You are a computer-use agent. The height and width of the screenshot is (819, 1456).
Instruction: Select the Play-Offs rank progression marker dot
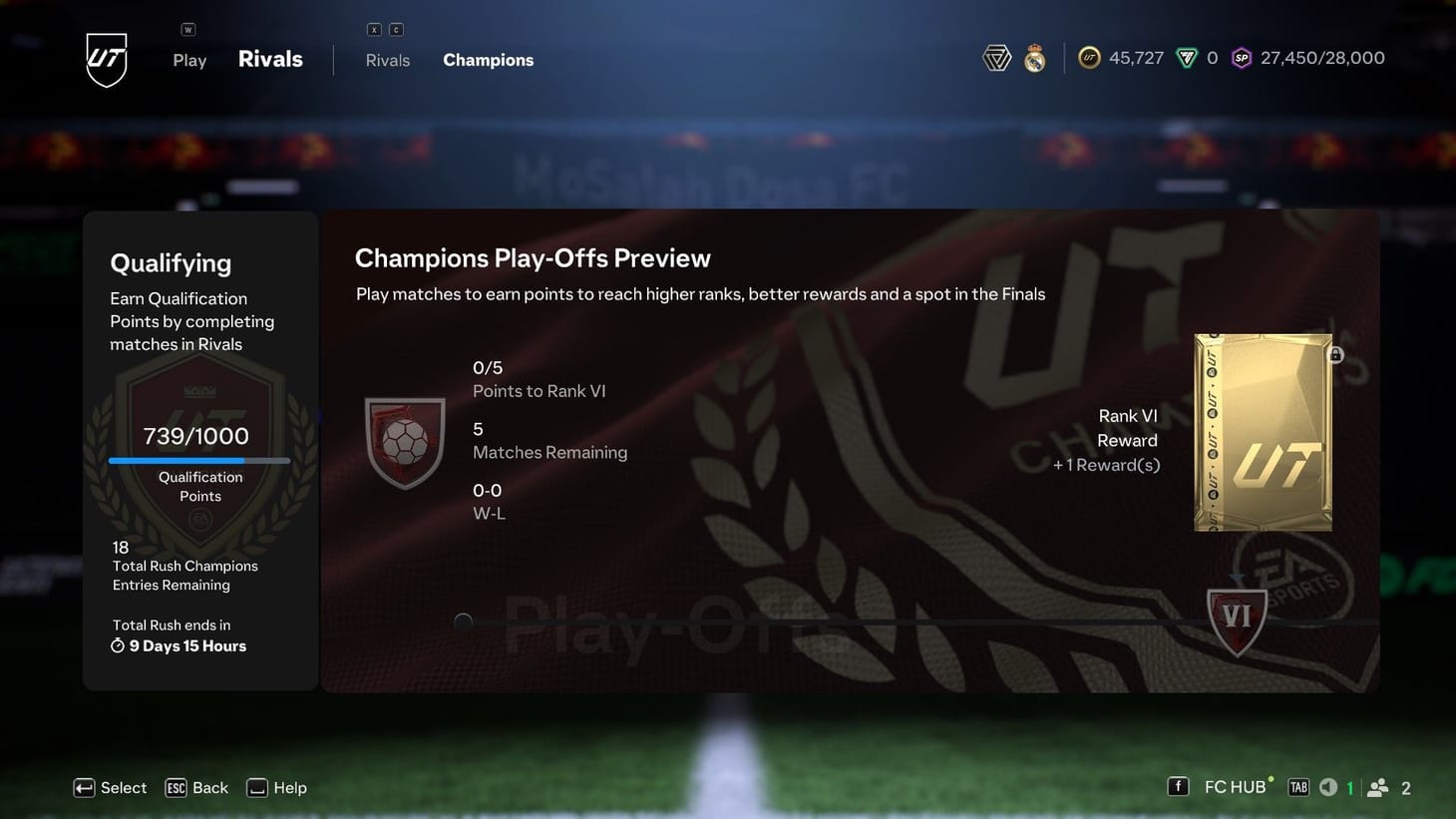[462, 621]
